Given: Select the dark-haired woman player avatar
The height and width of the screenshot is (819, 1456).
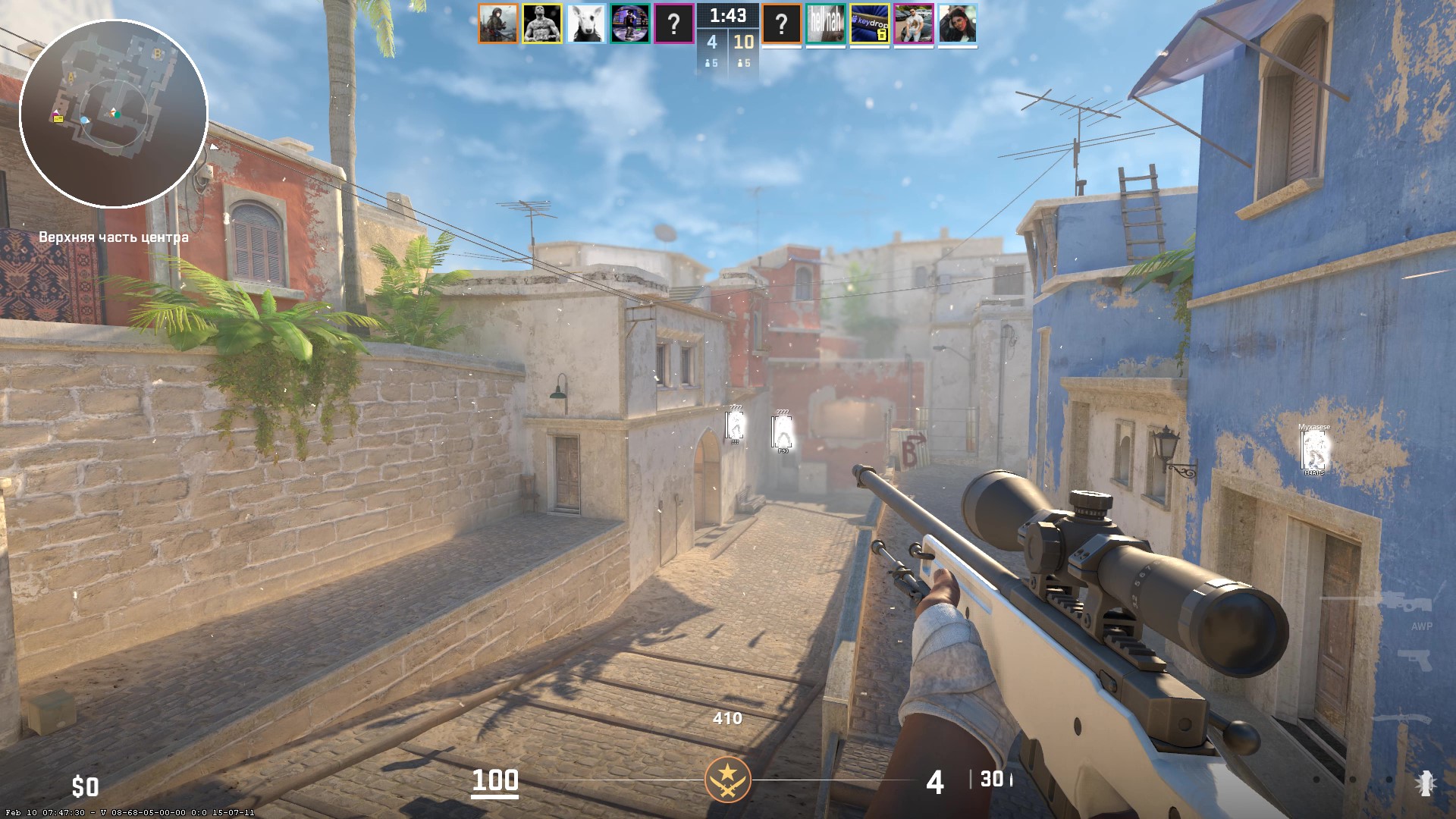Looking at the screenshot, I should tap(958, 24).
